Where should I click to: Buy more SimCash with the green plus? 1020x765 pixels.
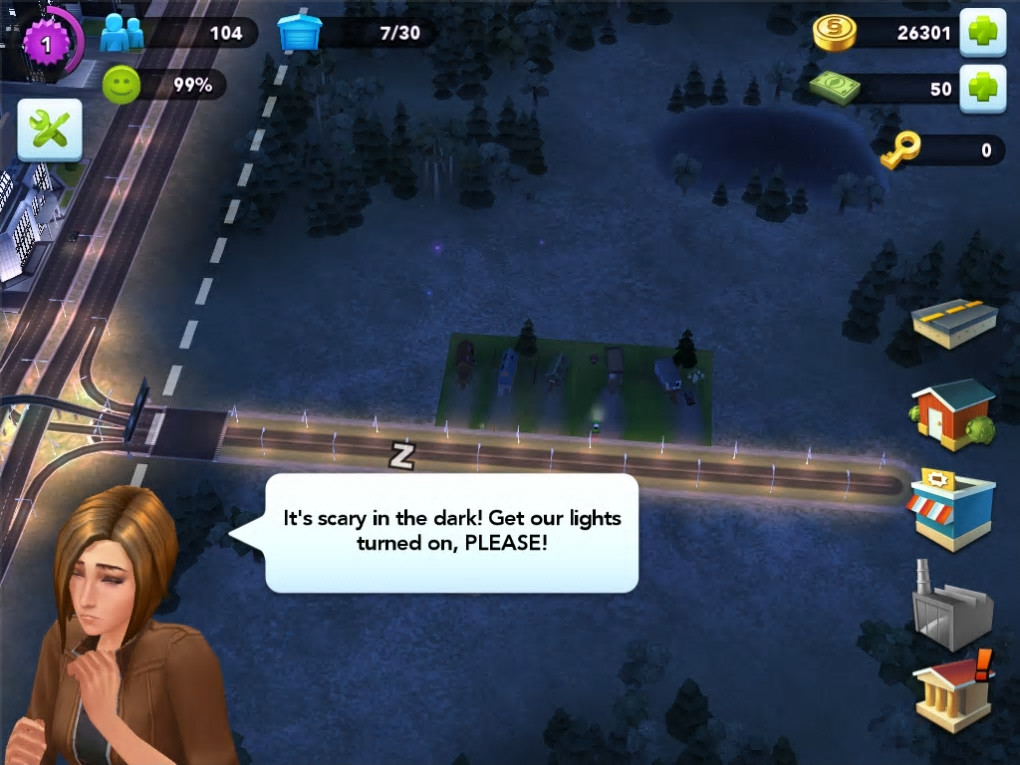(982, 89)
